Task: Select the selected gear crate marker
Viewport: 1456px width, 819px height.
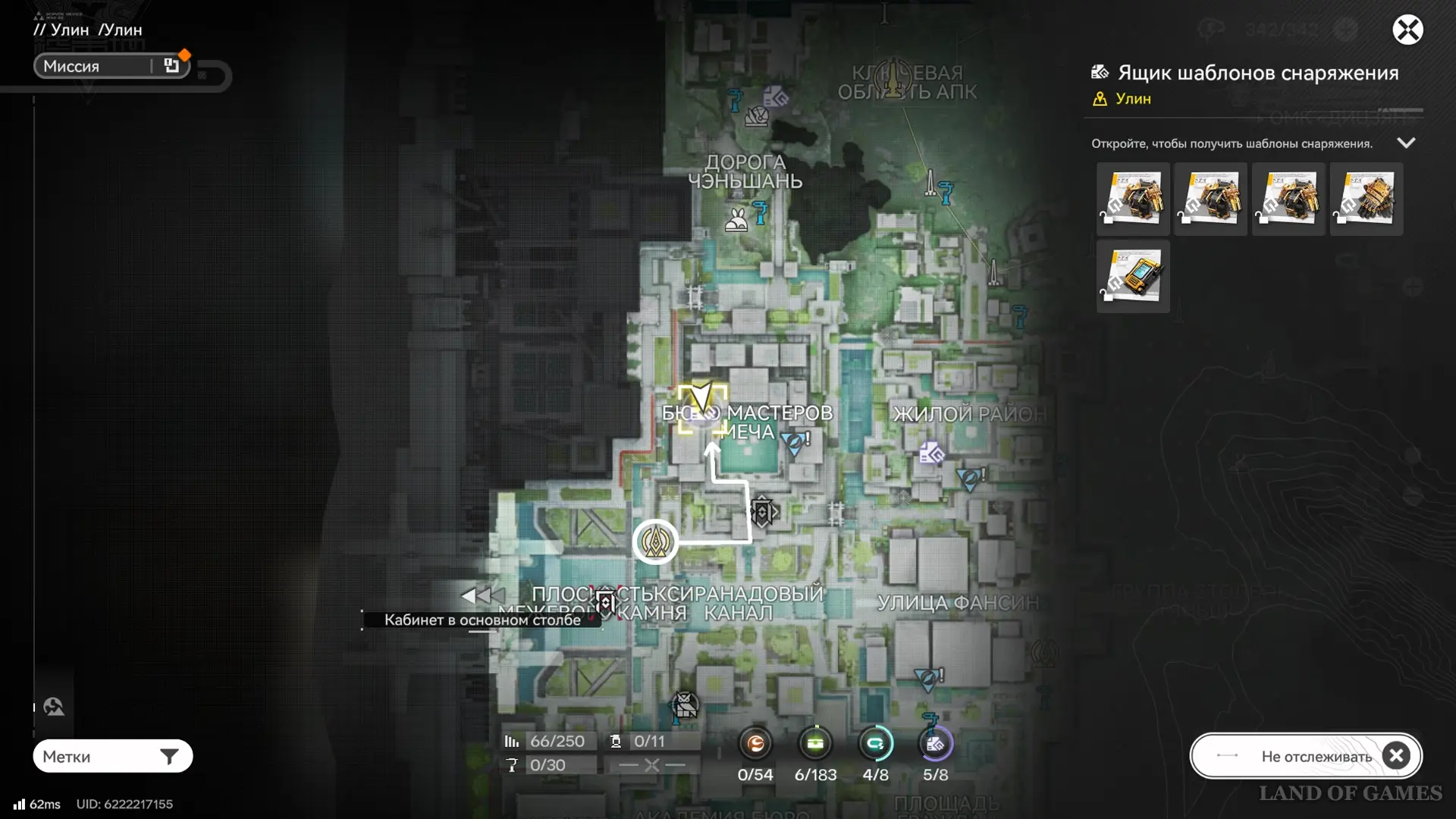Action: [702, 409]
